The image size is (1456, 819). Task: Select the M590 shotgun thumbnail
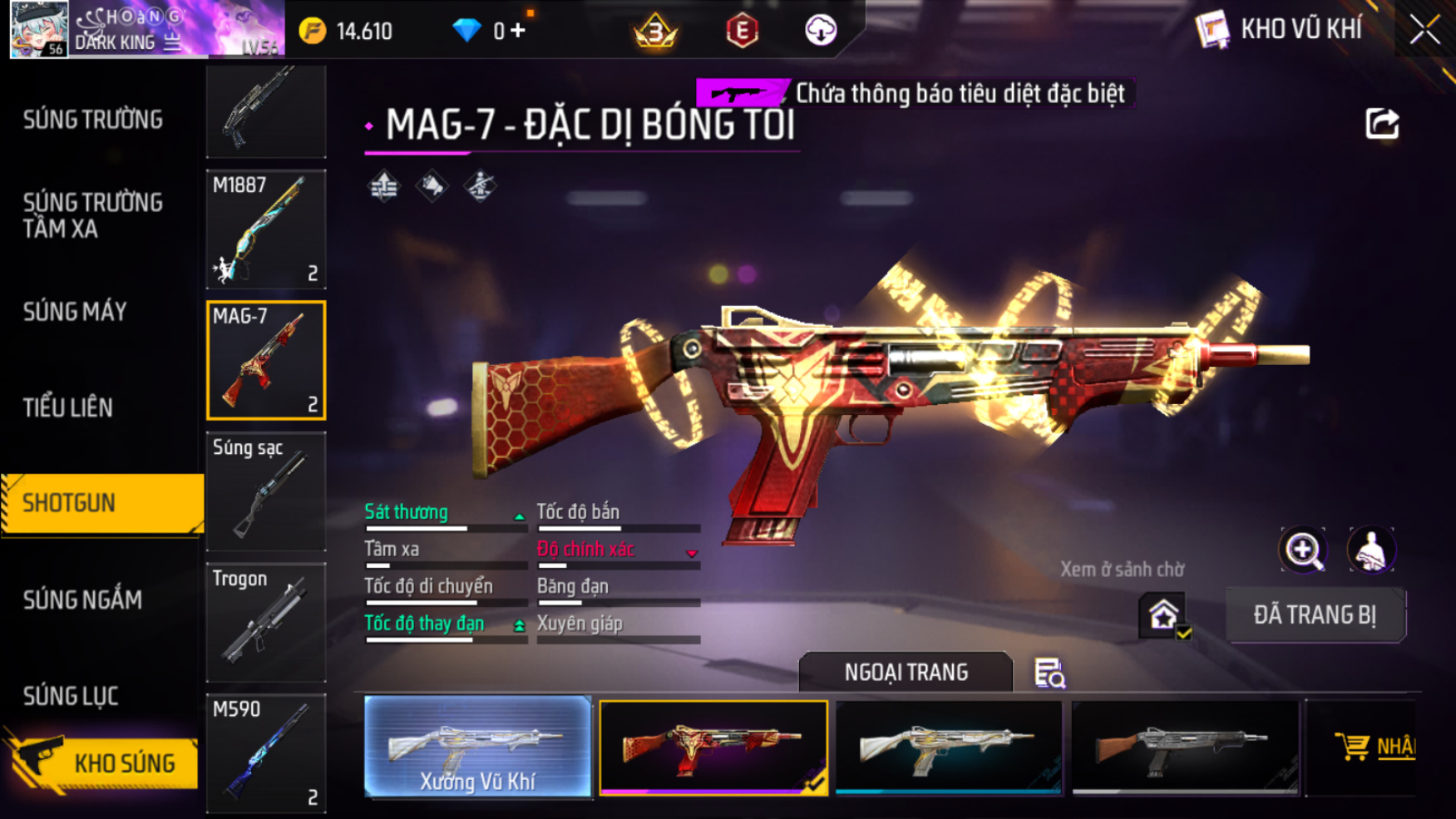tap(266, 752)
